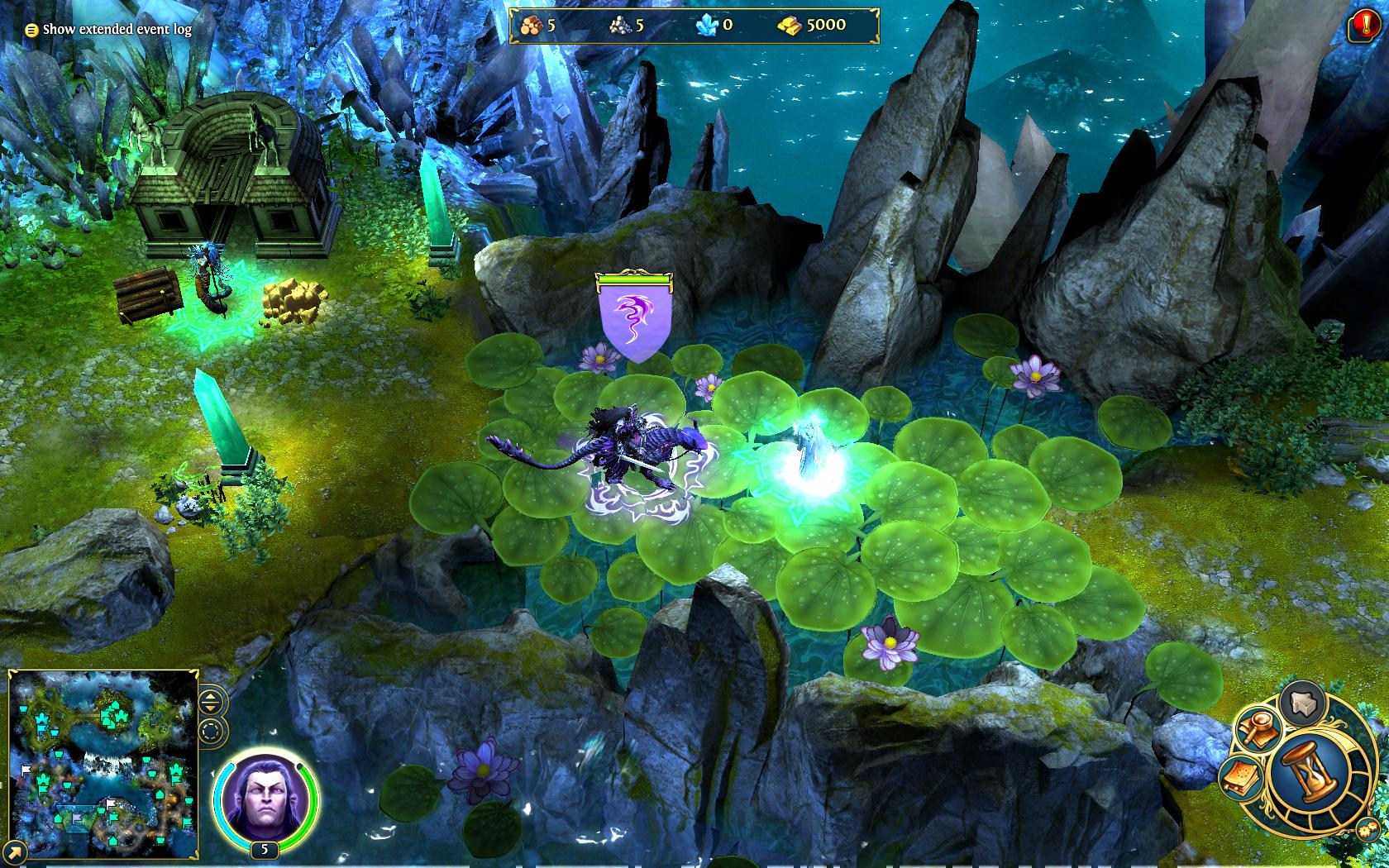Screen dimensions: 1389x868
Task: Click the gold icon showing 5000
Action: click(791, 26)
